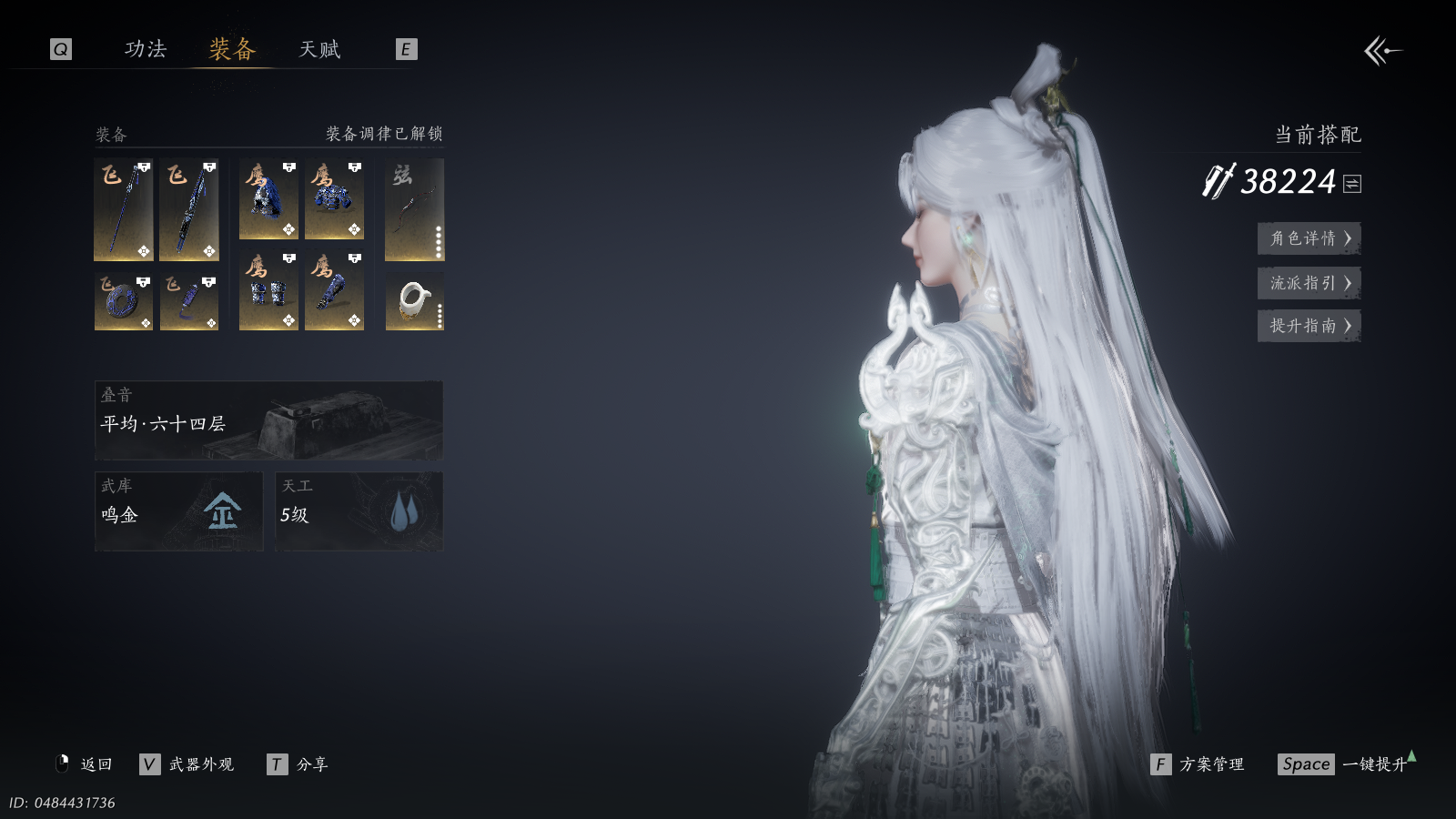Switch to the 功法 tab

[146, 49]
